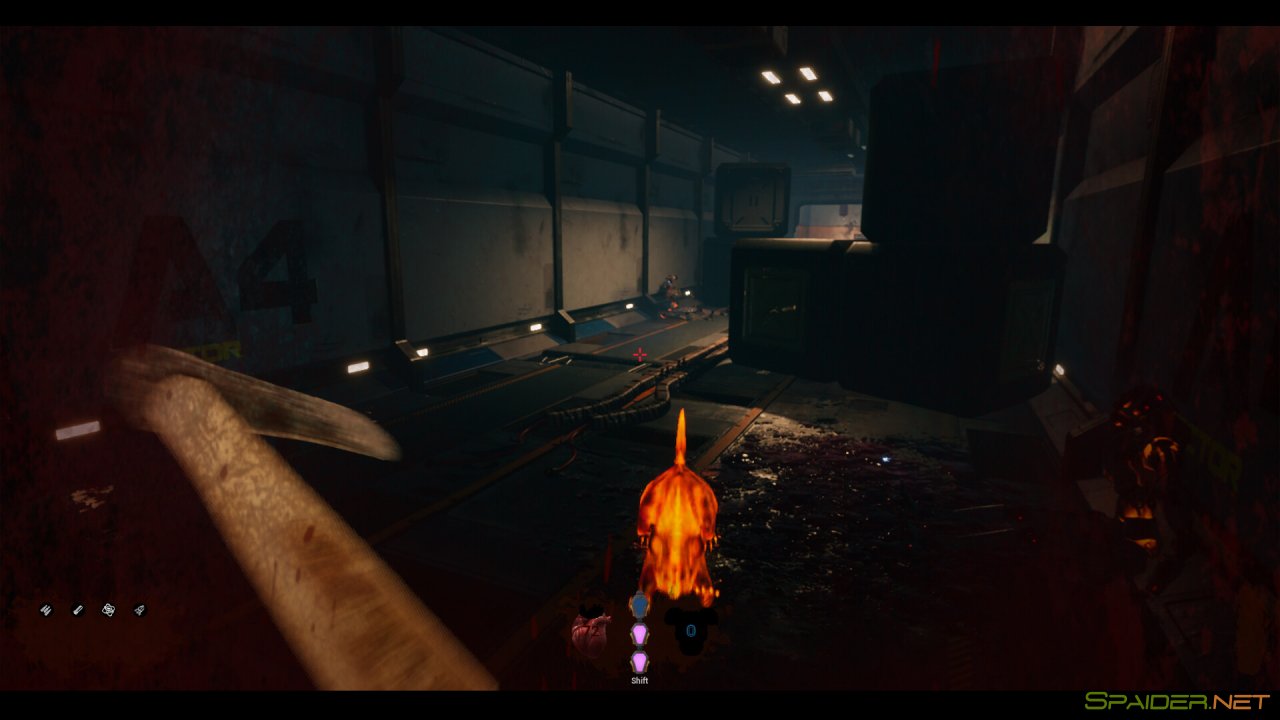Choose the single shell ammo icon
Image resolution: width=1280 pixels, height=720 pixels.
click(78, 610)
